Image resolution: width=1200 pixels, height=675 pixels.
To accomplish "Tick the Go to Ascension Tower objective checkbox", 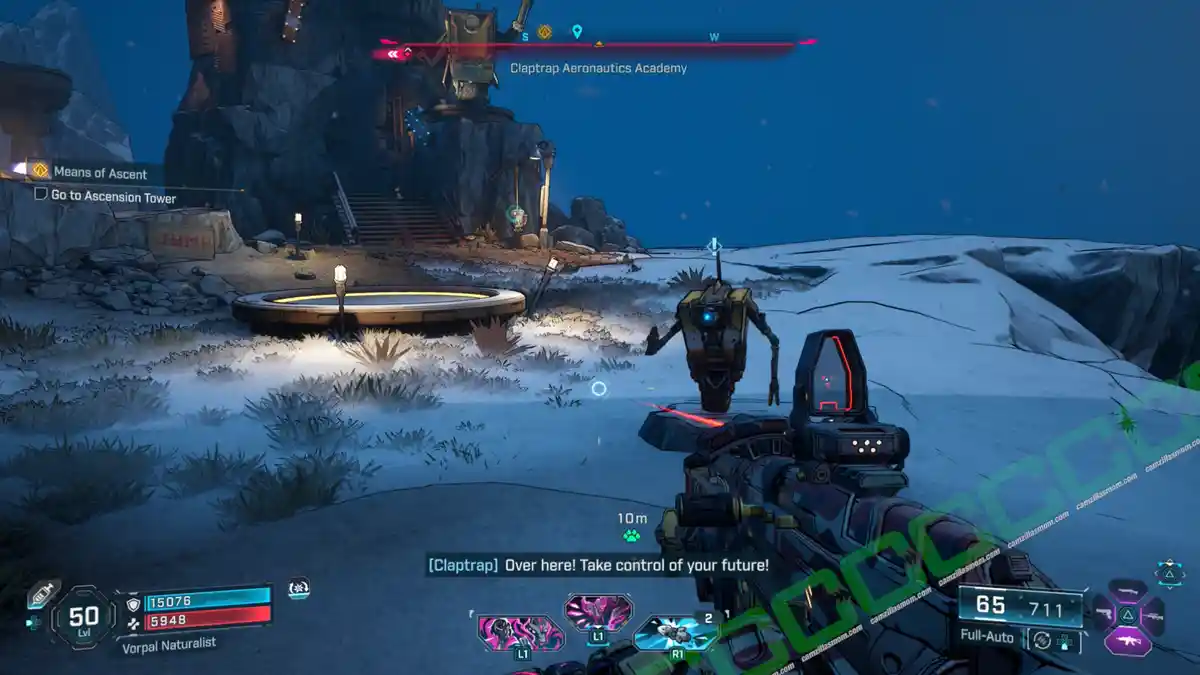I will 41,195.
